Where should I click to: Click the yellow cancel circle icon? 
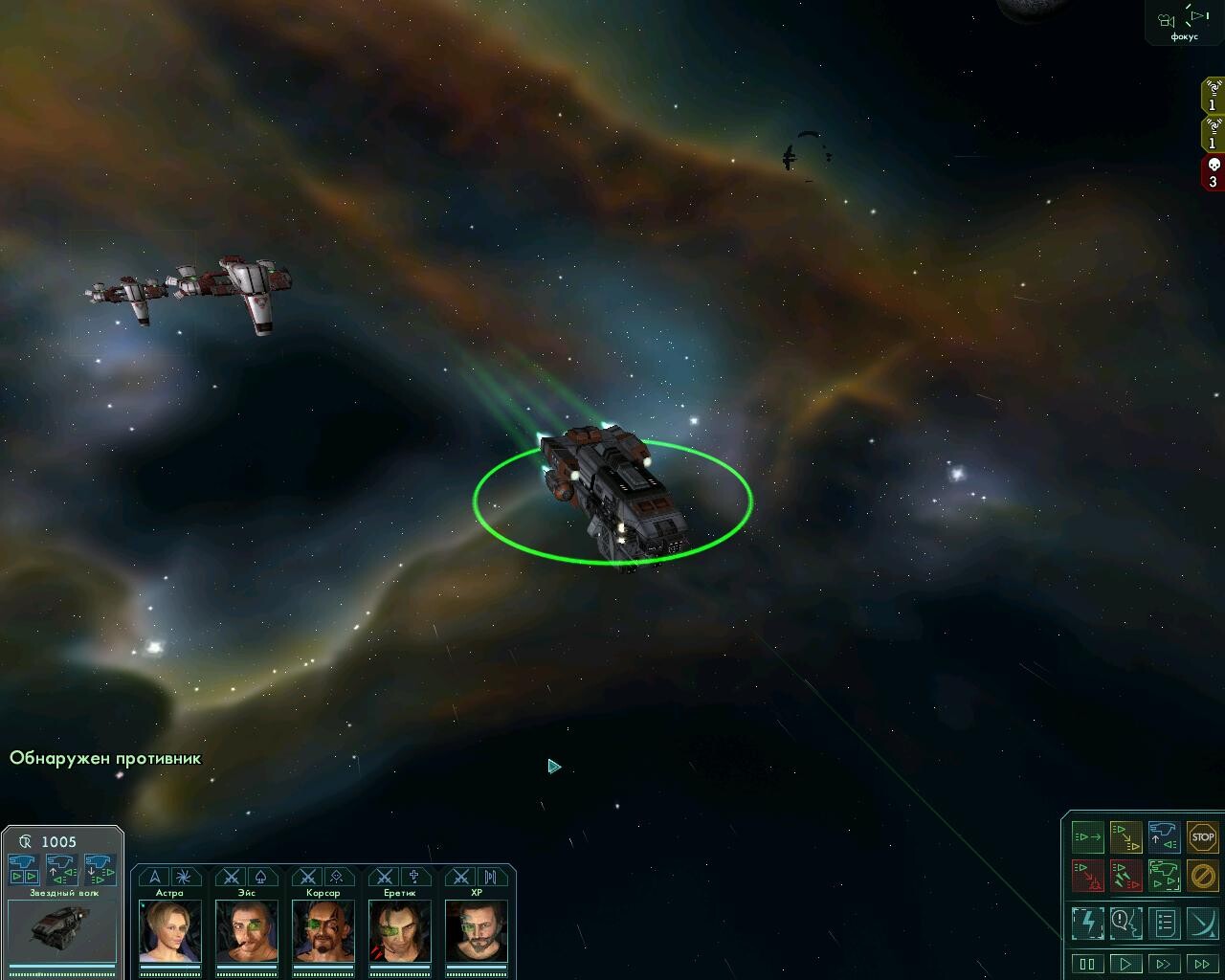coord(1202,875)
